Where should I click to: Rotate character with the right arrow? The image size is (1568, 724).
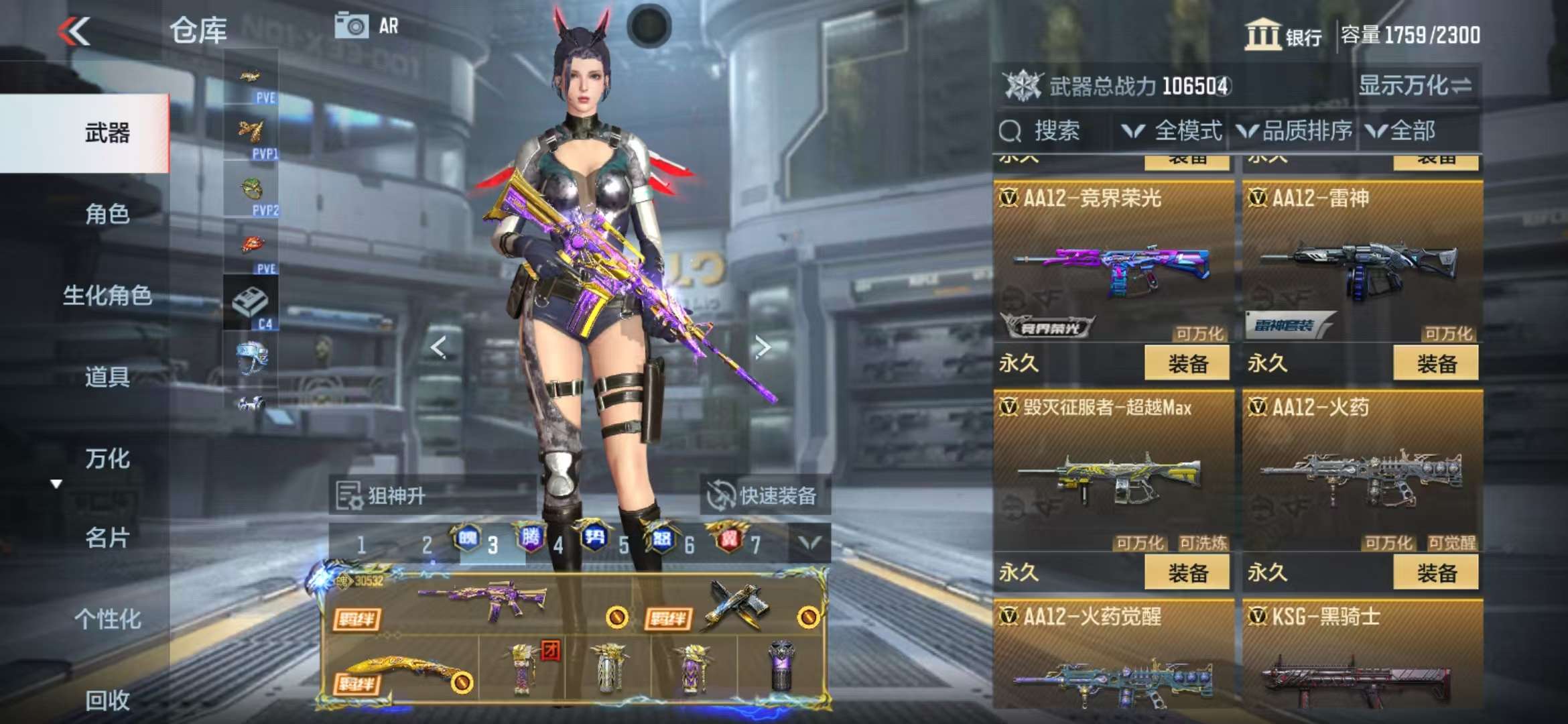coord(762,347)
